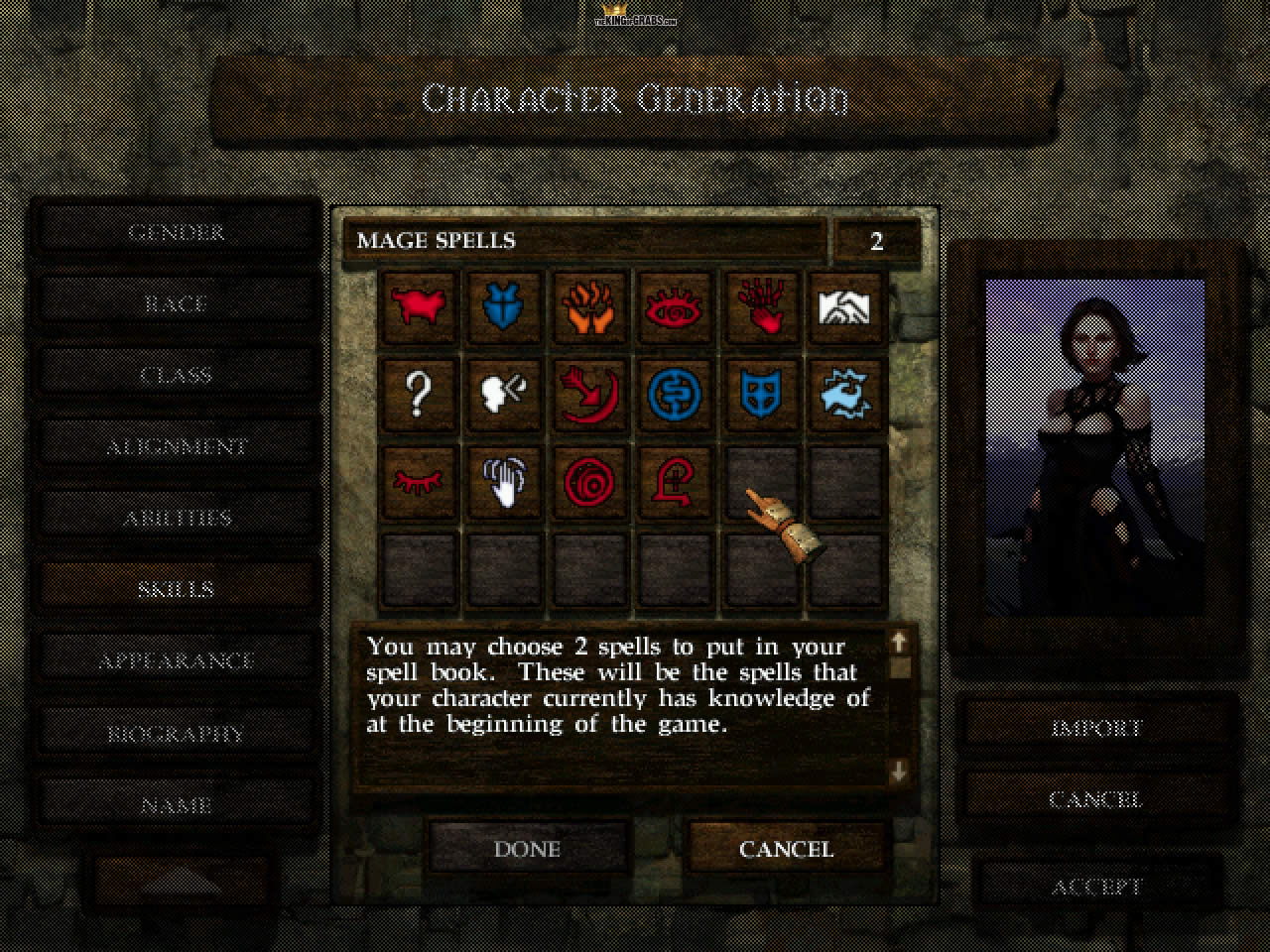Choose the white touching hand spell
The image size is (1270, 952).
click(505, 481)
